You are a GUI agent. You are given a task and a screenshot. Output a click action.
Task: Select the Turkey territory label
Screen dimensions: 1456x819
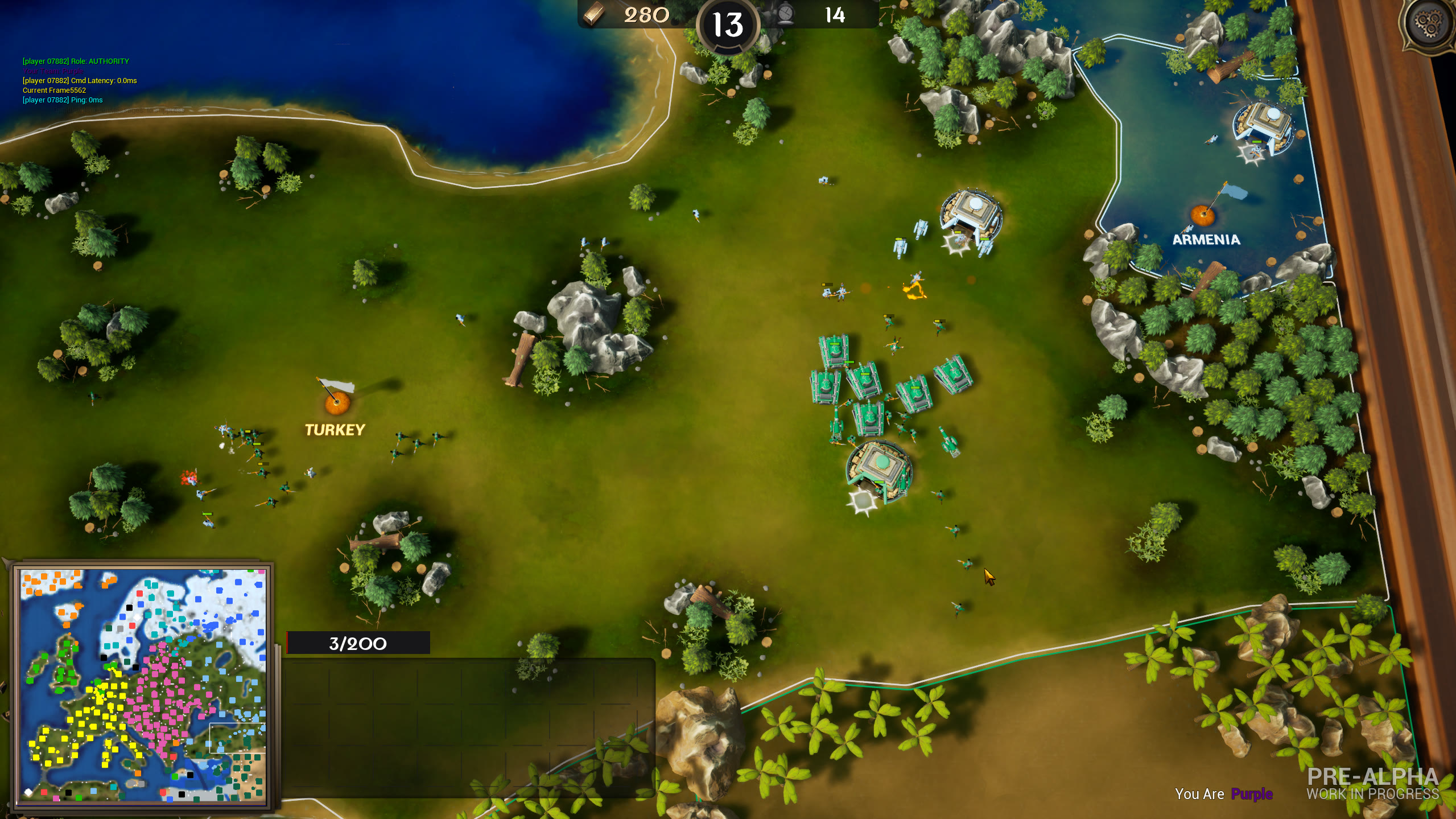coord(335,430)
